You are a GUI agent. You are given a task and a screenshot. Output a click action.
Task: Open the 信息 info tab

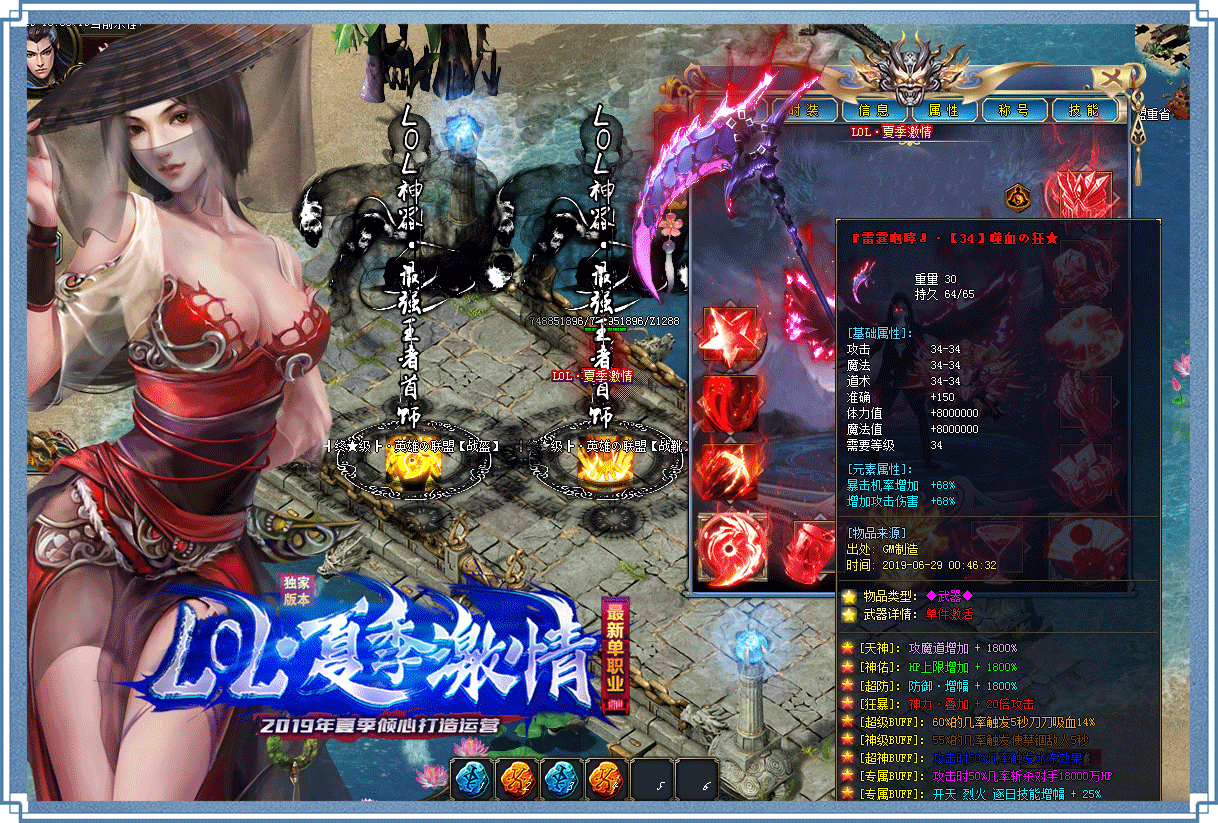click(x=873, y=110)
